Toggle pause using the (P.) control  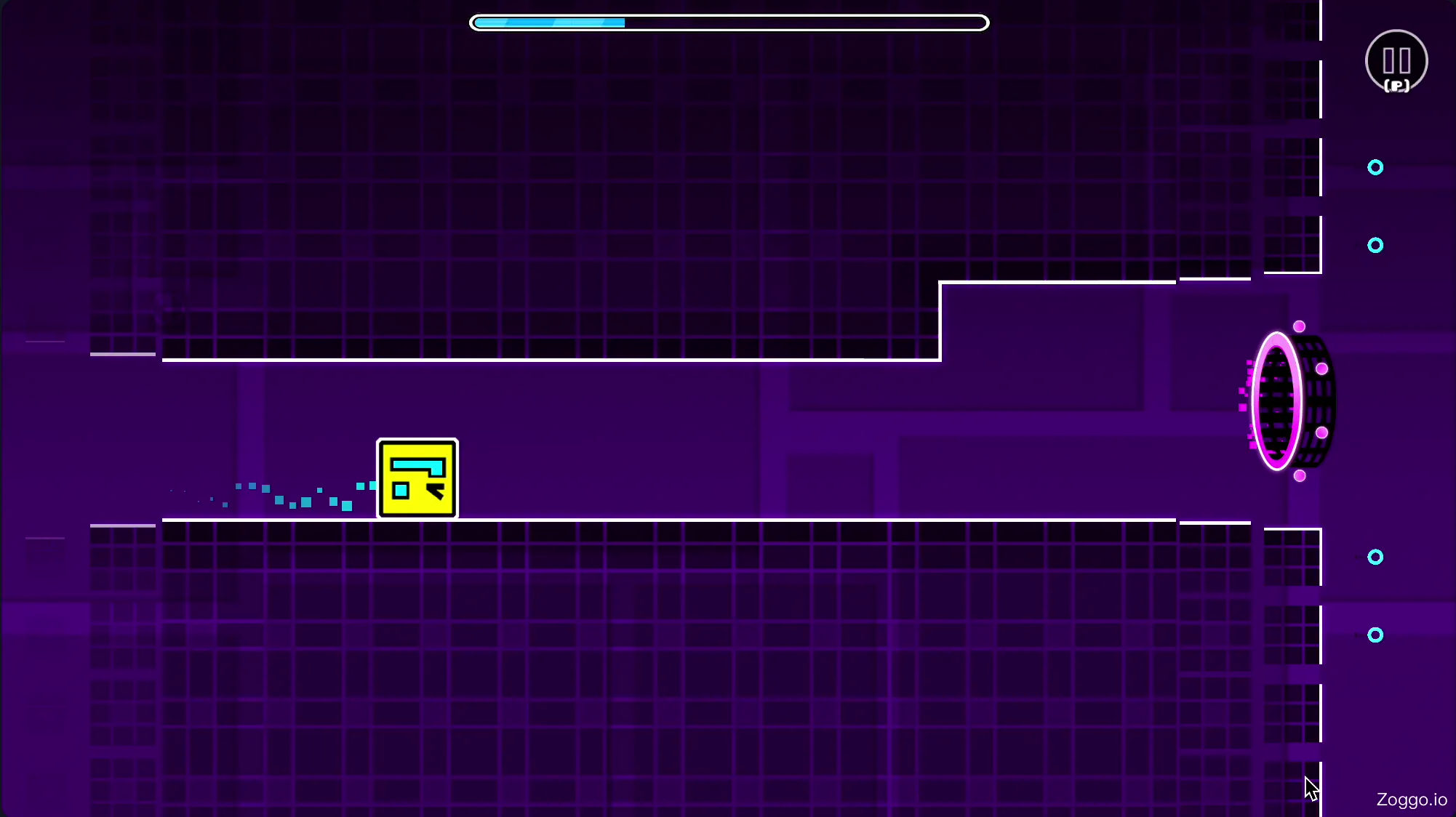point(1396,84)
